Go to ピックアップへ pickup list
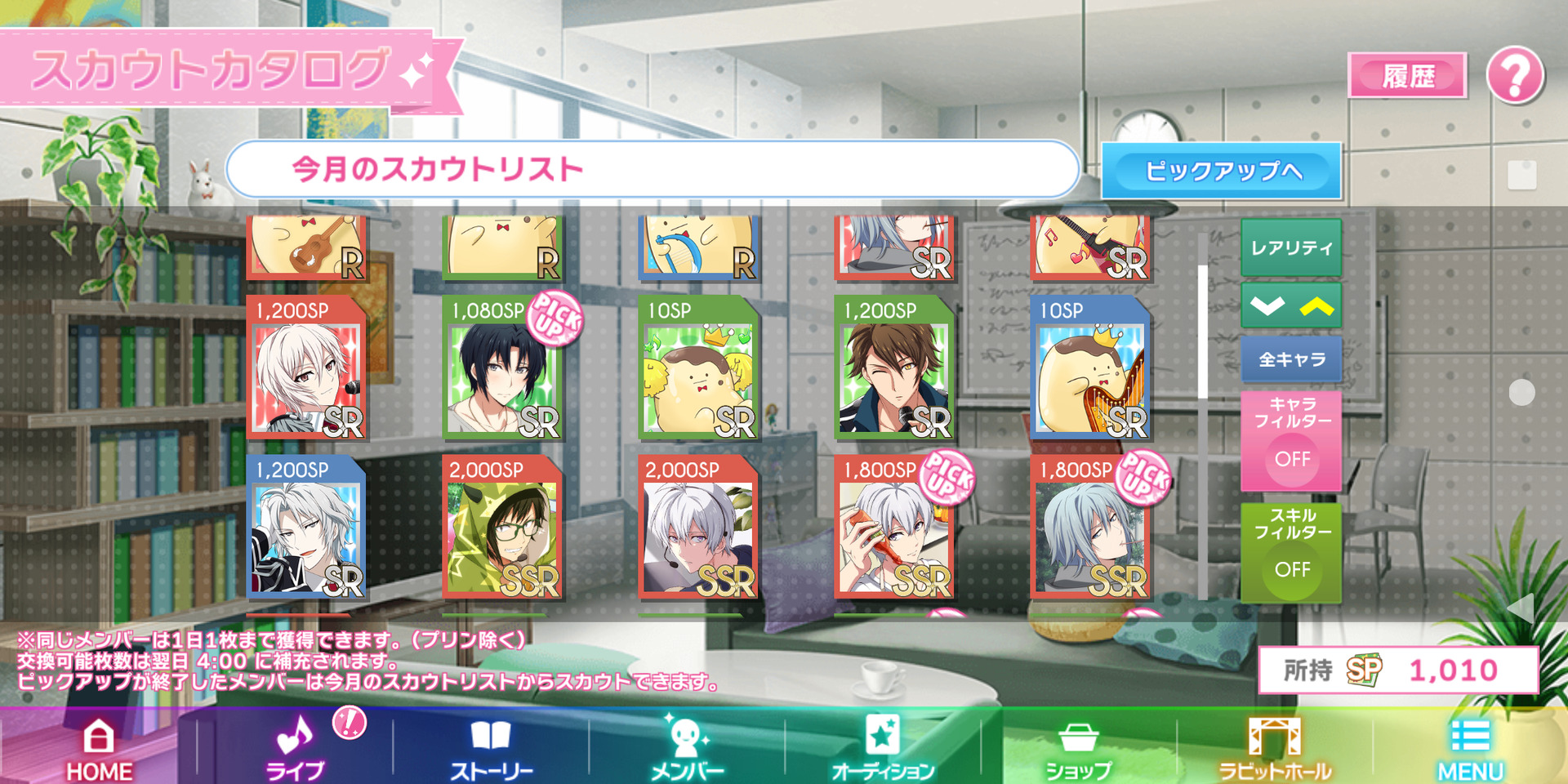 (1221, 171)
